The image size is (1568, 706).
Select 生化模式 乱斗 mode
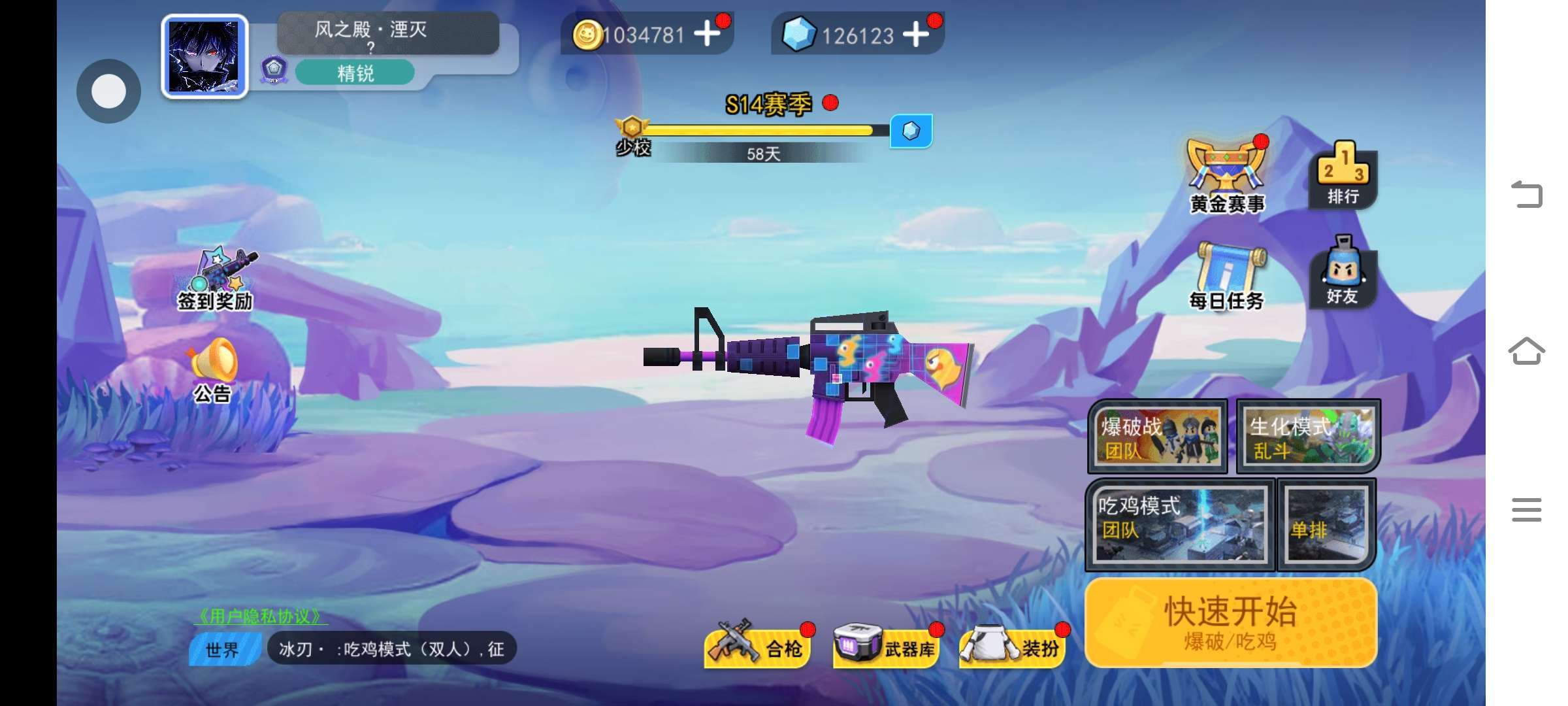click(x=1308, y=436)
